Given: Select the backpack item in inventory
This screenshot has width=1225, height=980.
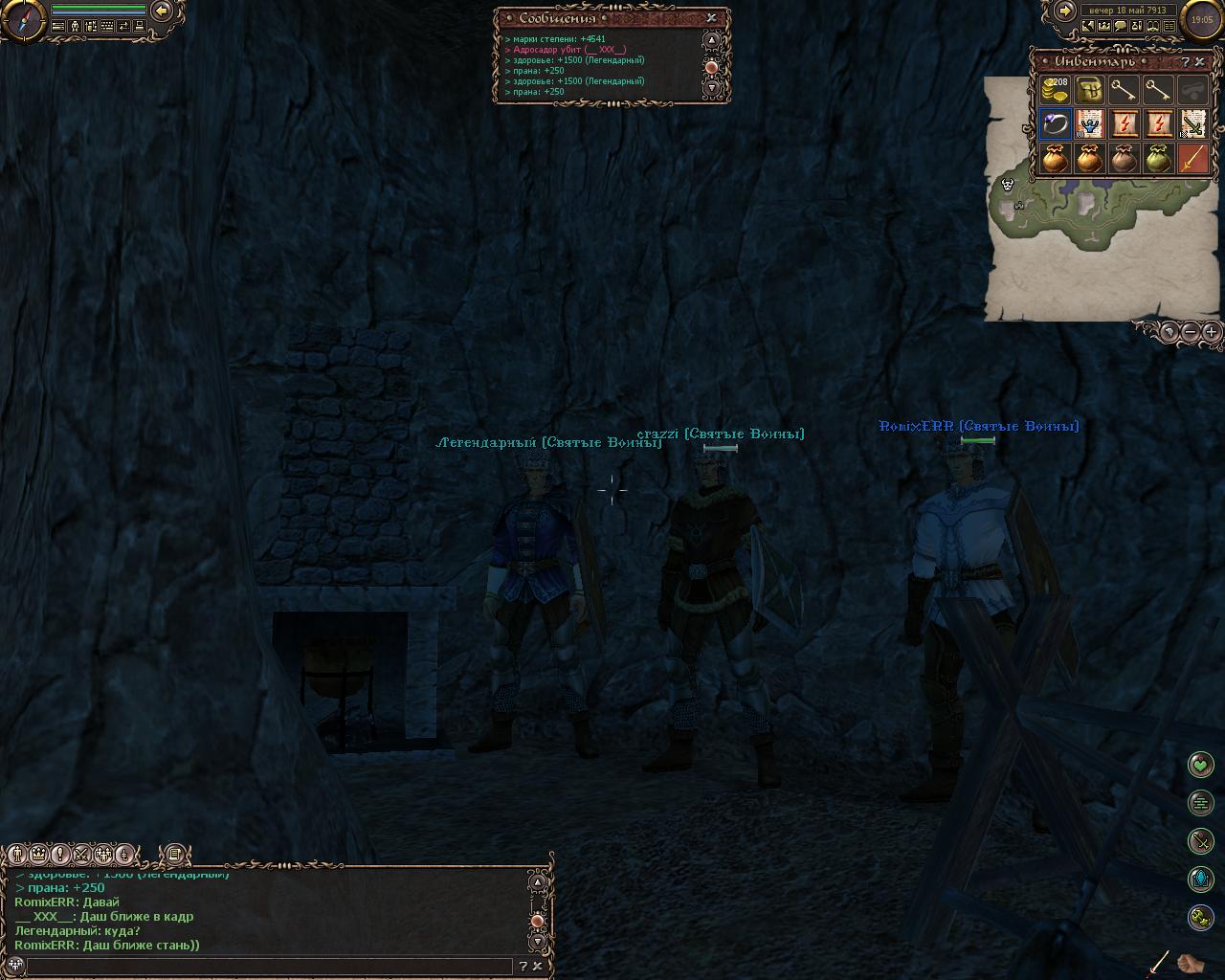Looking at the screenshot, I should 1089,90.
